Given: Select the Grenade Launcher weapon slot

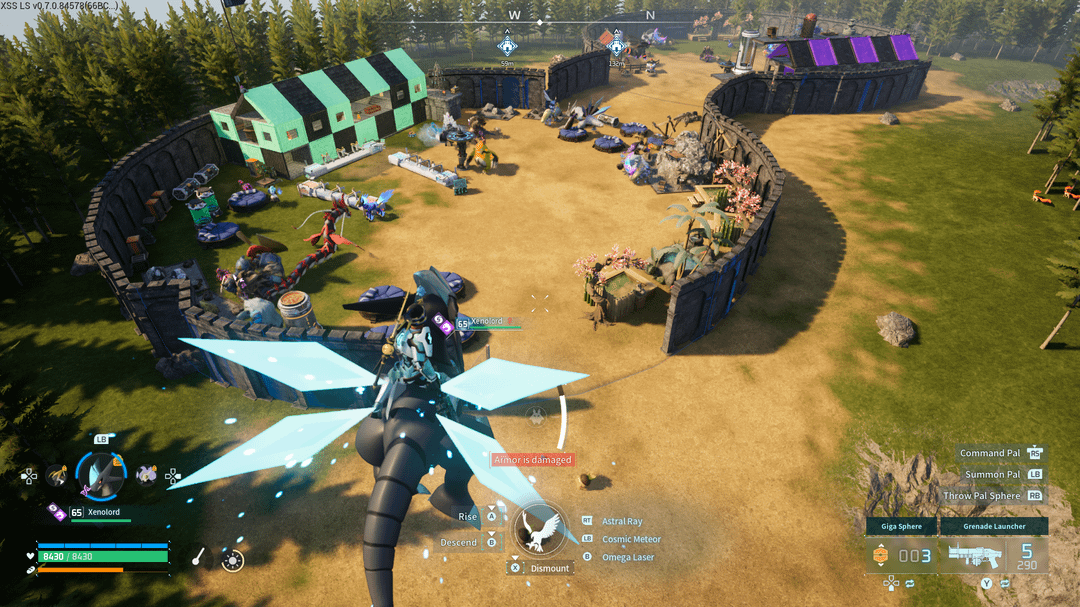Looking at the screenshot, I should [x=993, y=526].
